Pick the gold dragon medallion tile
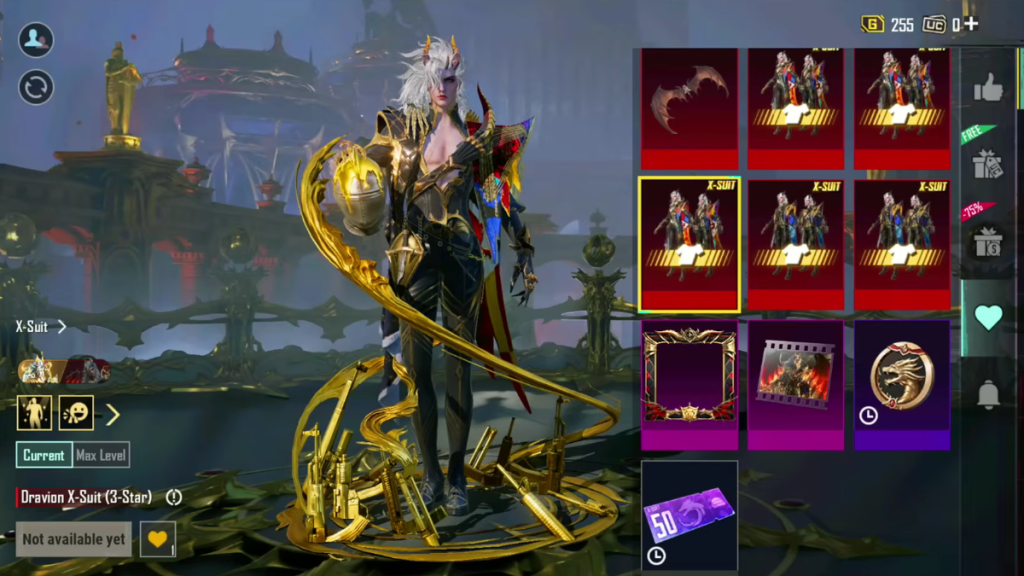The image size is (1024, 576). 901,384
